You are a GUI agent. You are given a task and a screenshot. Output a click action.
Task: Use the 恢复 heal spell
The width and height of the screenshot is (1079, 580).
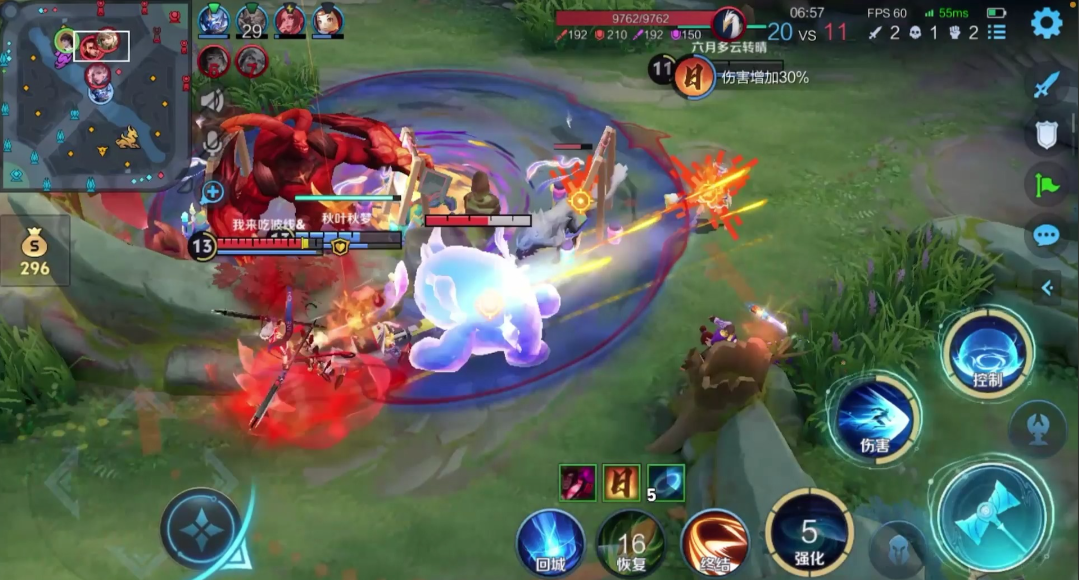point(630,543)
